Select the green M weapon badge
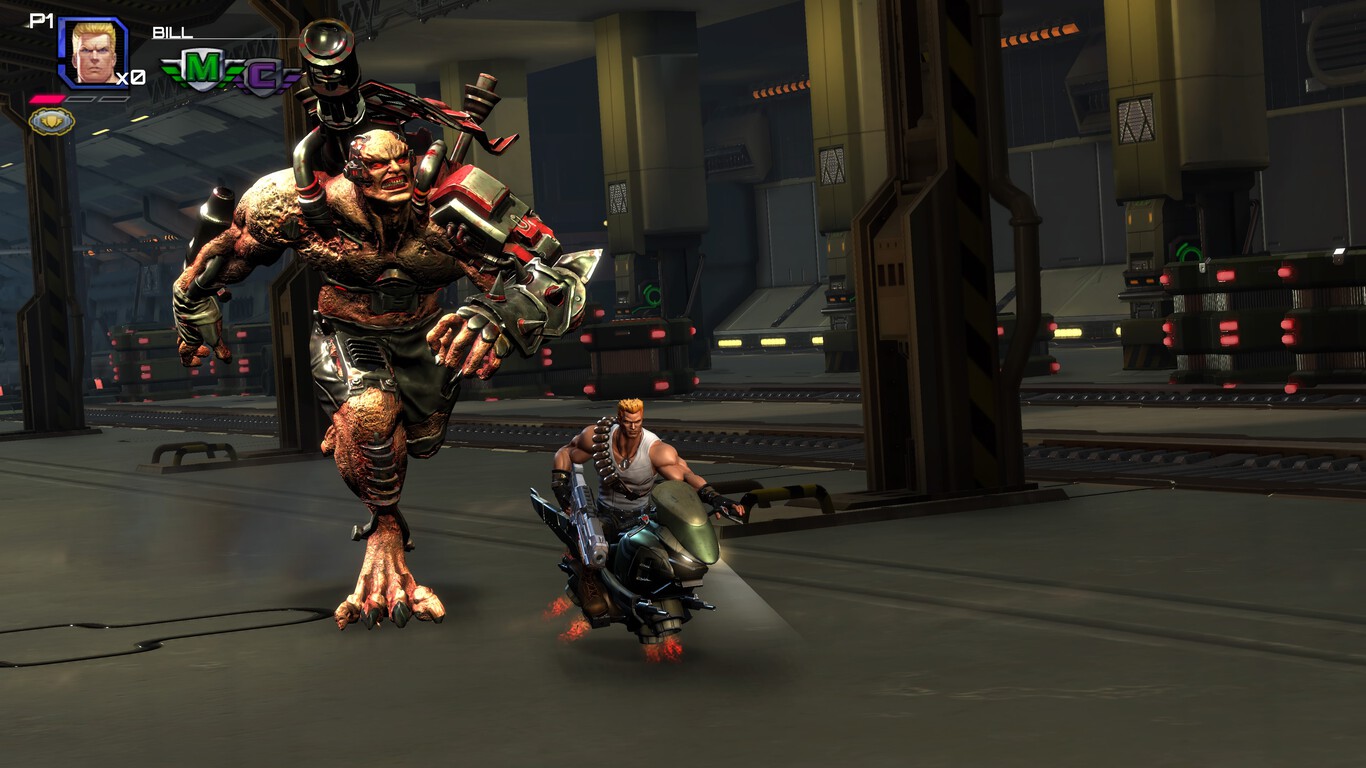 [x=204, y=69]
